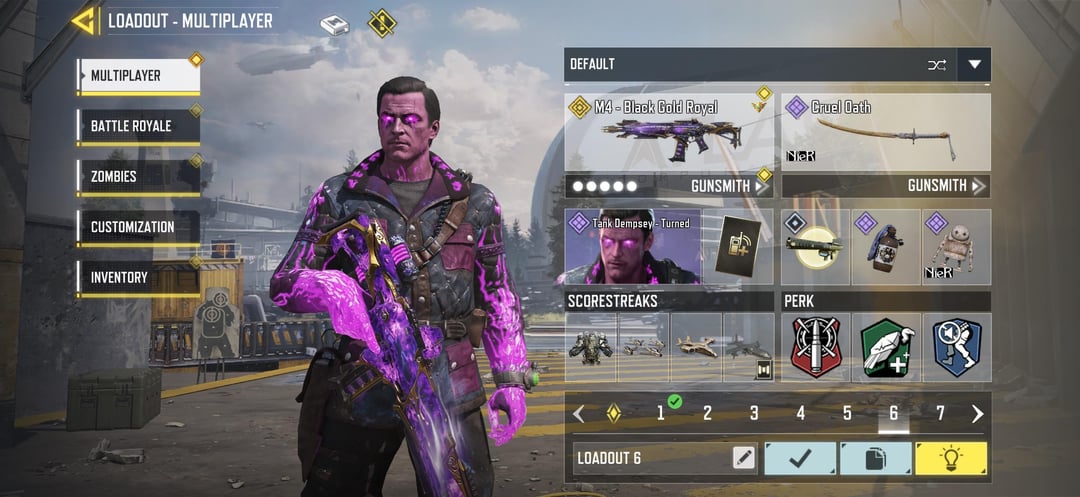This screenshot has width=1080, height=497.
Task: Open Gunsmith for the M4 primary
Action: click(x=730, y=186)
